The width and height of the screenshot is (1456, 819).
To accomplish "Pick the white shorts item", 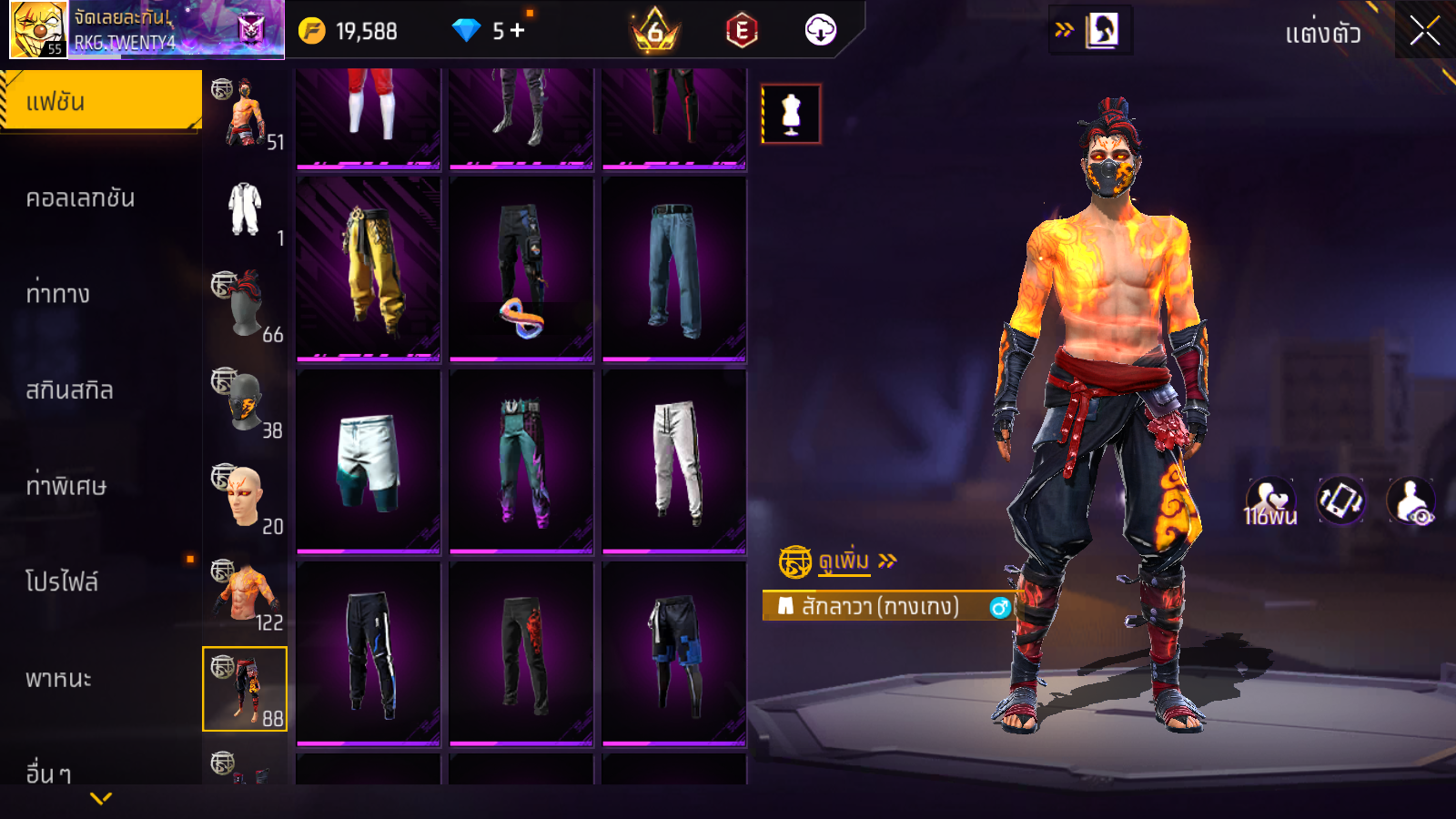I will coord(369,460).
